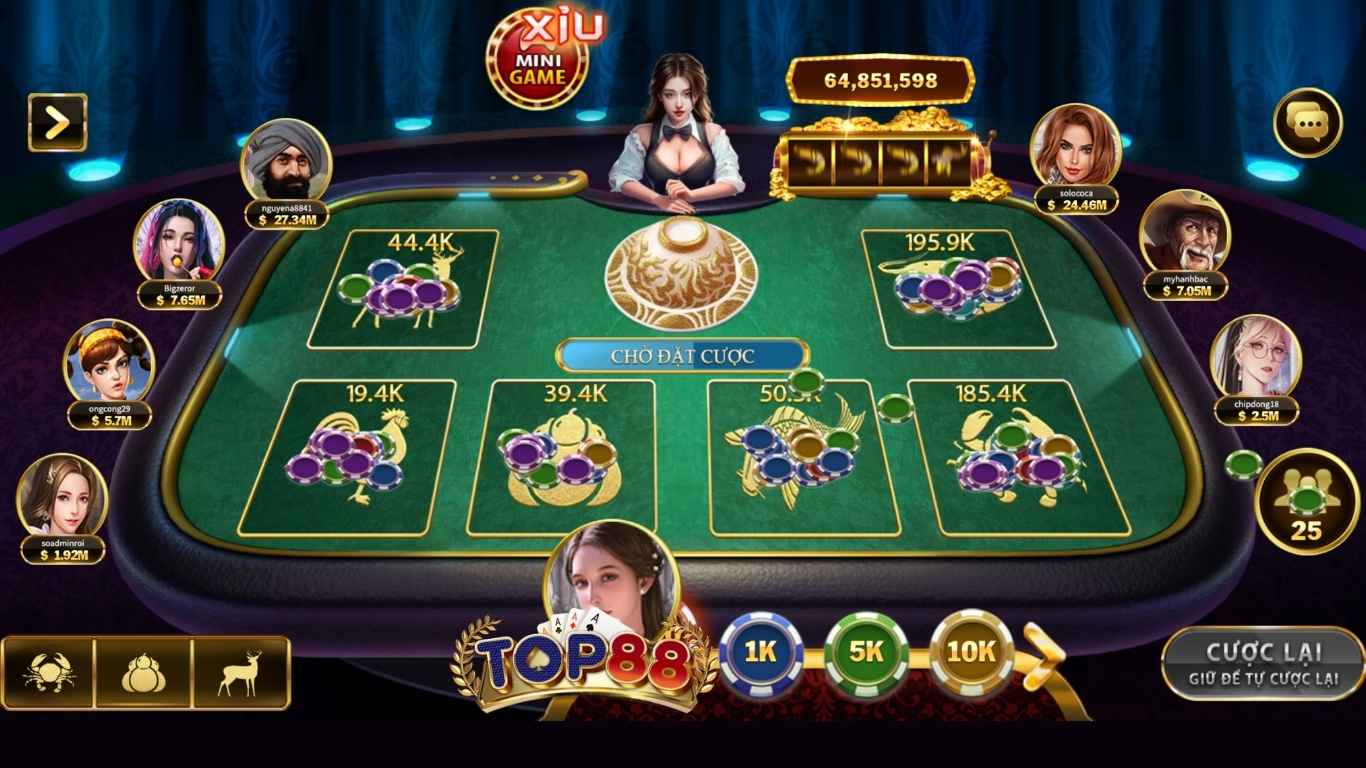Expand the left side panel with the yellow arrow
1366x768 pixels.
coord(55,121)
